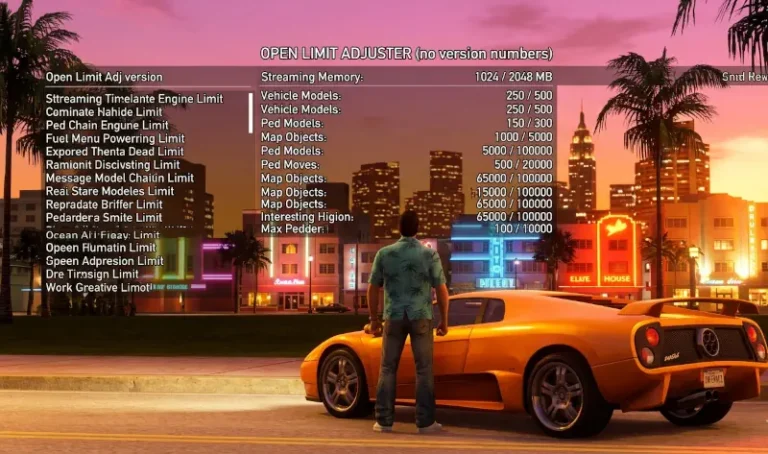Screen dimensions: 768x454
Task: Open Reai Stare Modeles Limit
Action: (x=110, y=191)
